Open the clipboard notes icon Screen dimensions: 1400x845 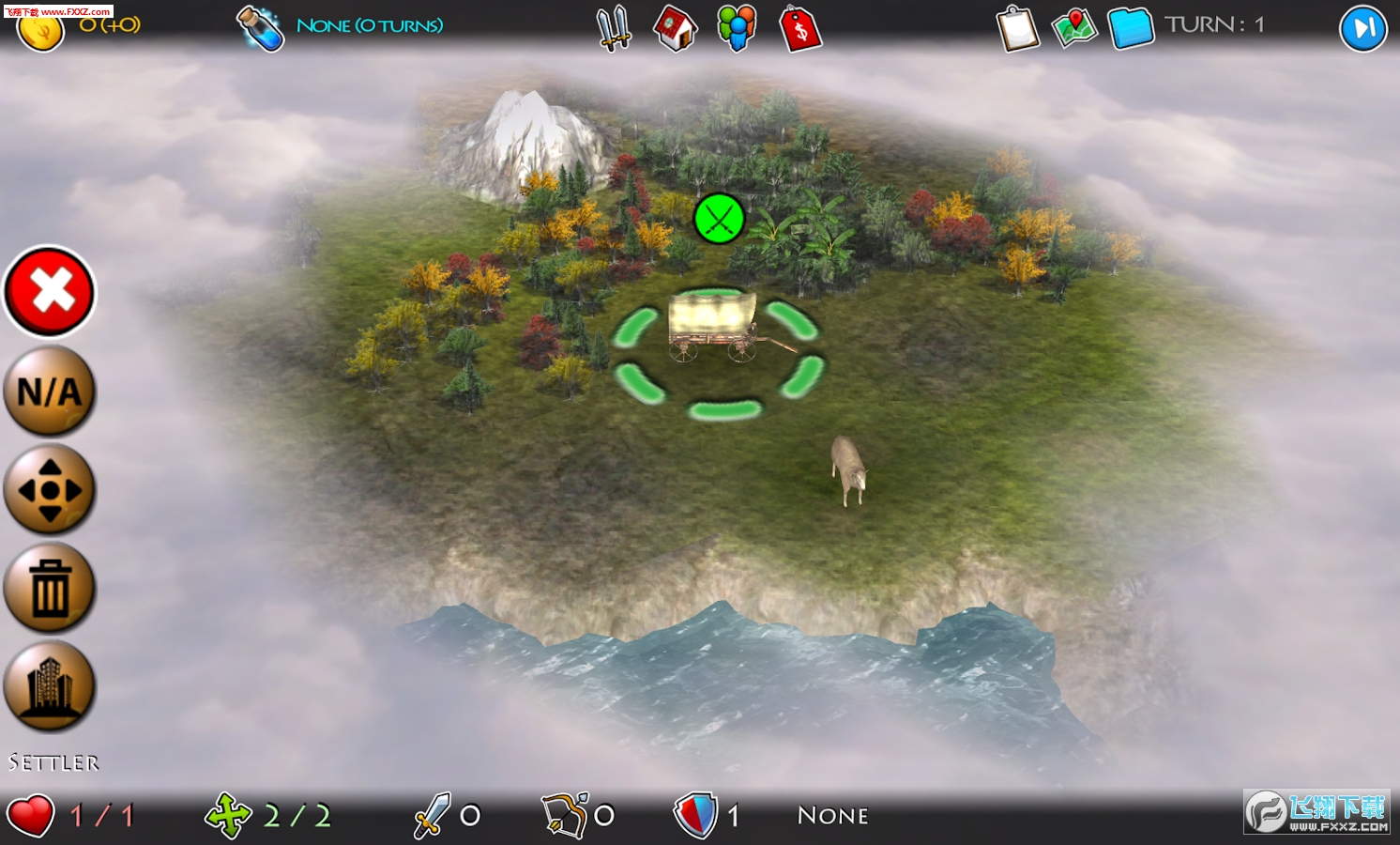point(1018,28)
